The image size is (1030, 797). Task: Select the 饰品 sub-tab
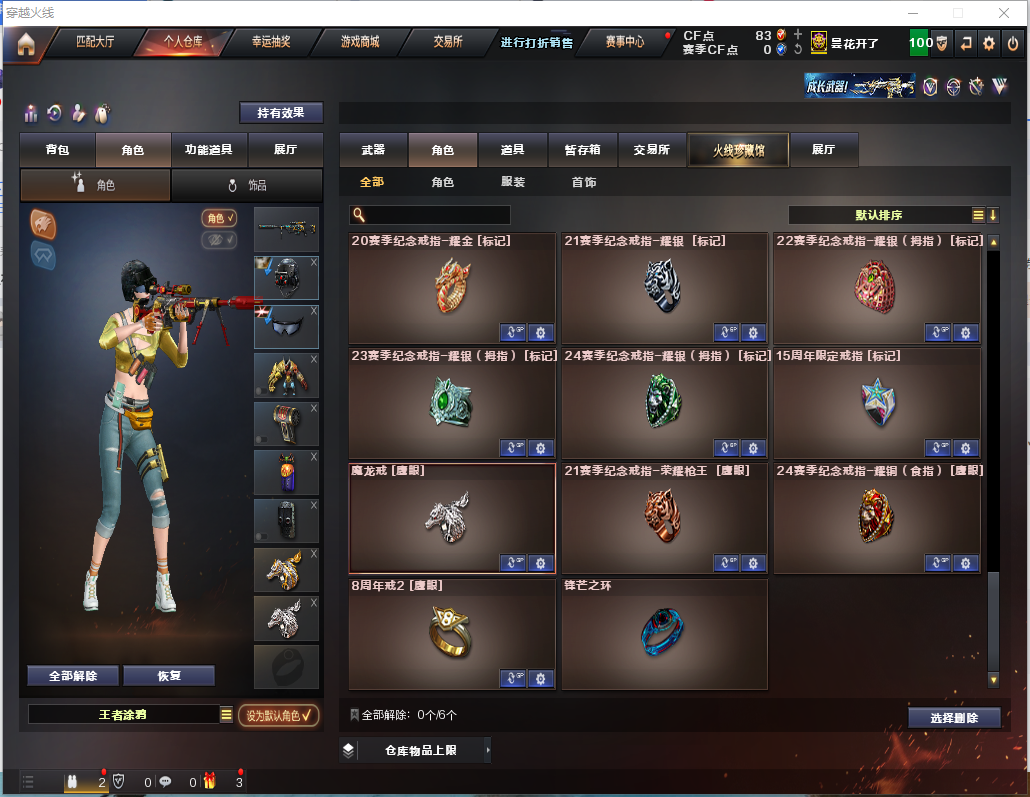click(247, 185)
